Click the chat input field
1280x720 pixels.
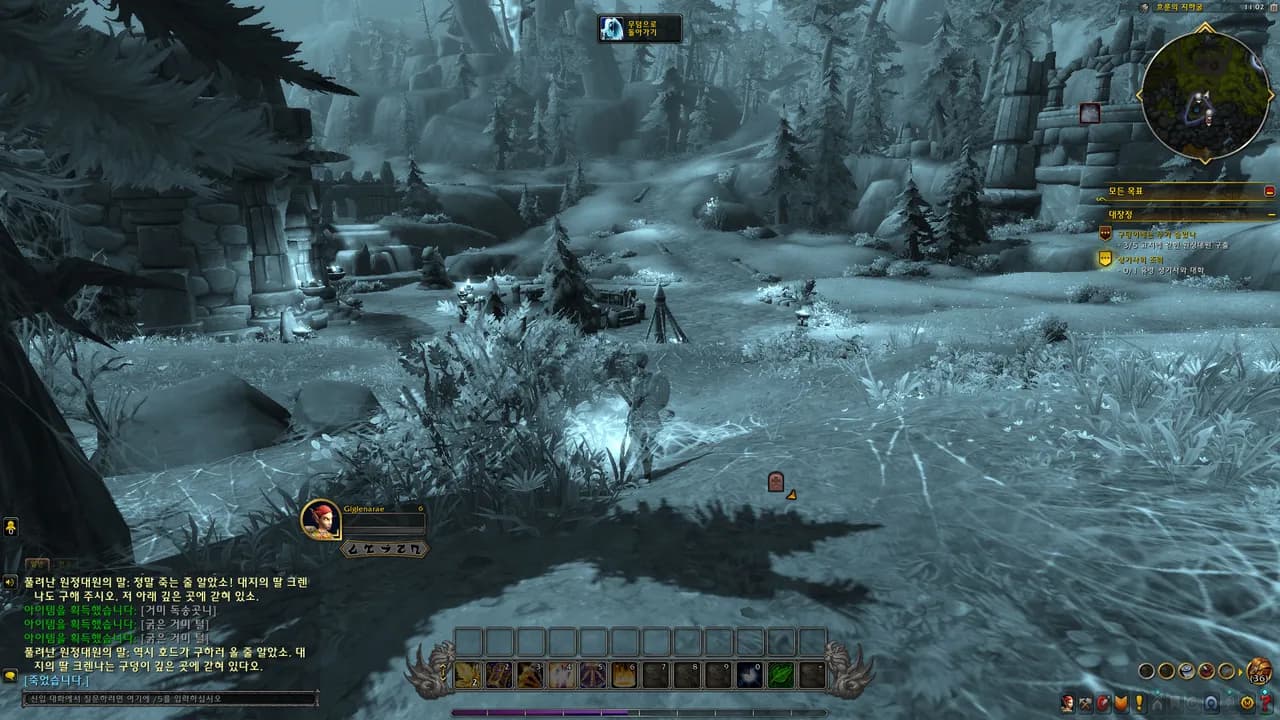click(x=165, y=699)
